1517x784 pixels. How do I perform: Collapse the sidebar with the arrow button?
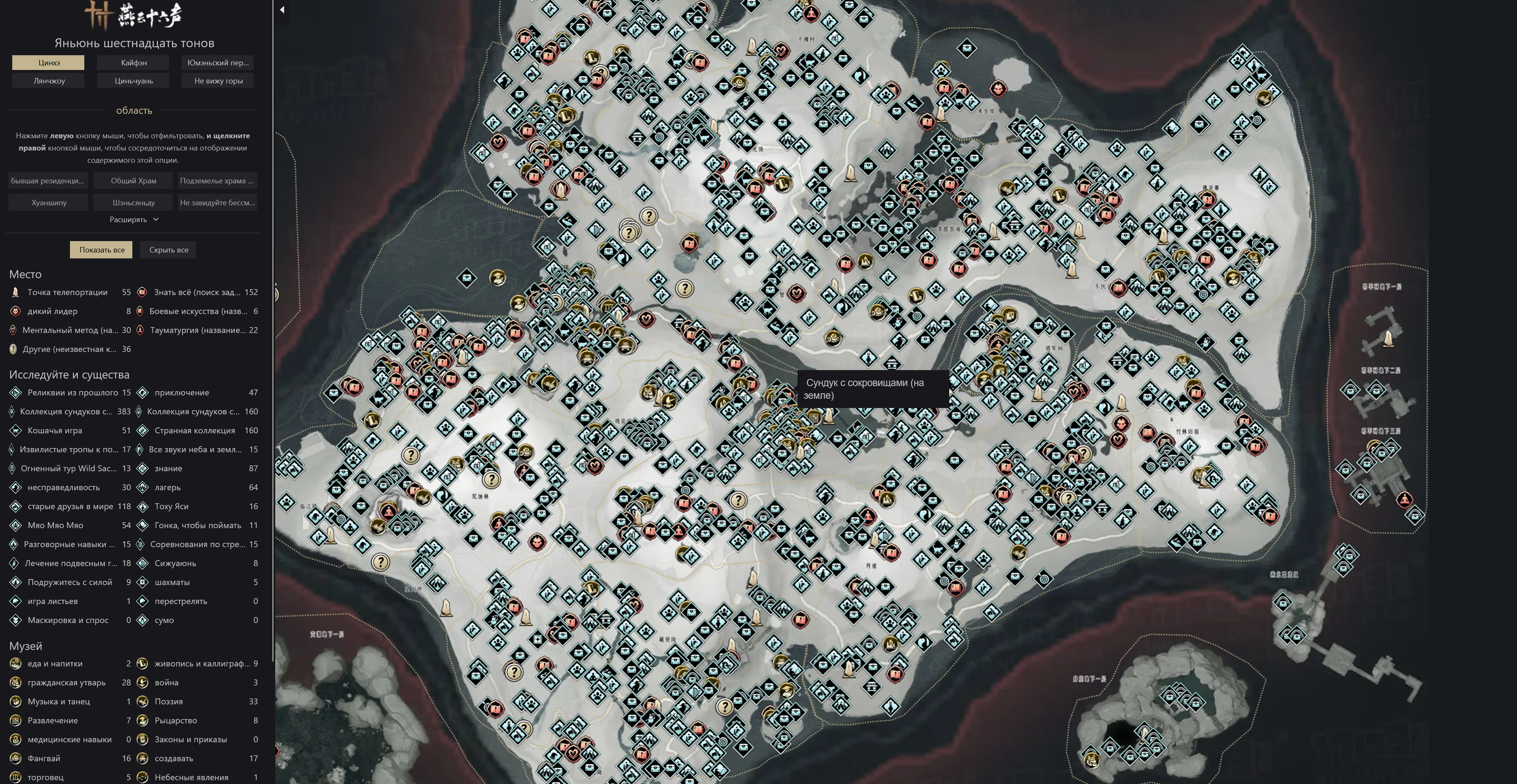282,9
